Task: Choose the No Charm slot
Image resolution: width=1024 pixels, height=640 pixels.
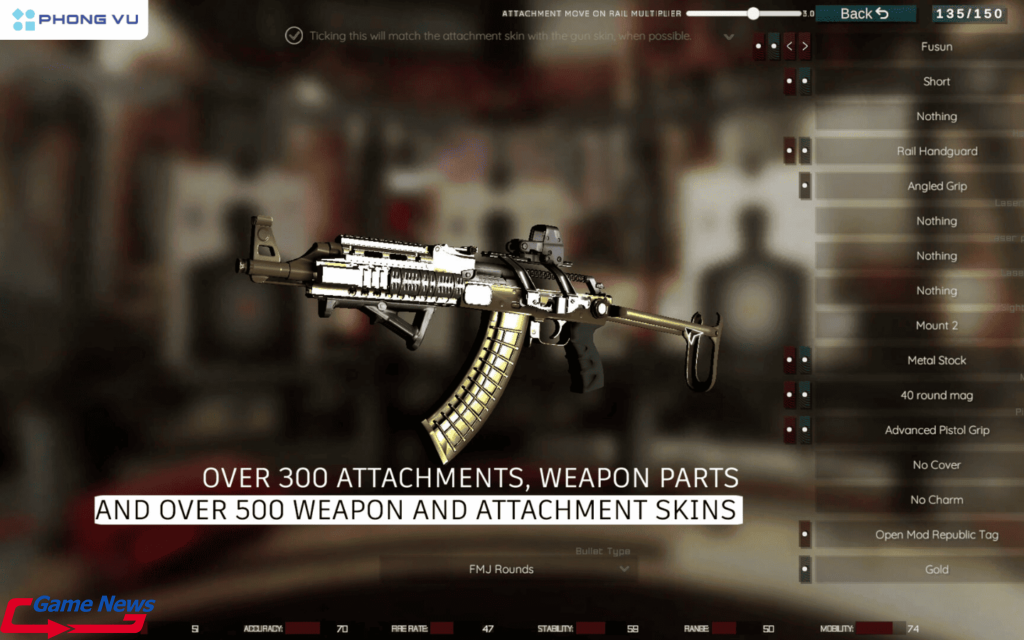Action: coord(936,500)
